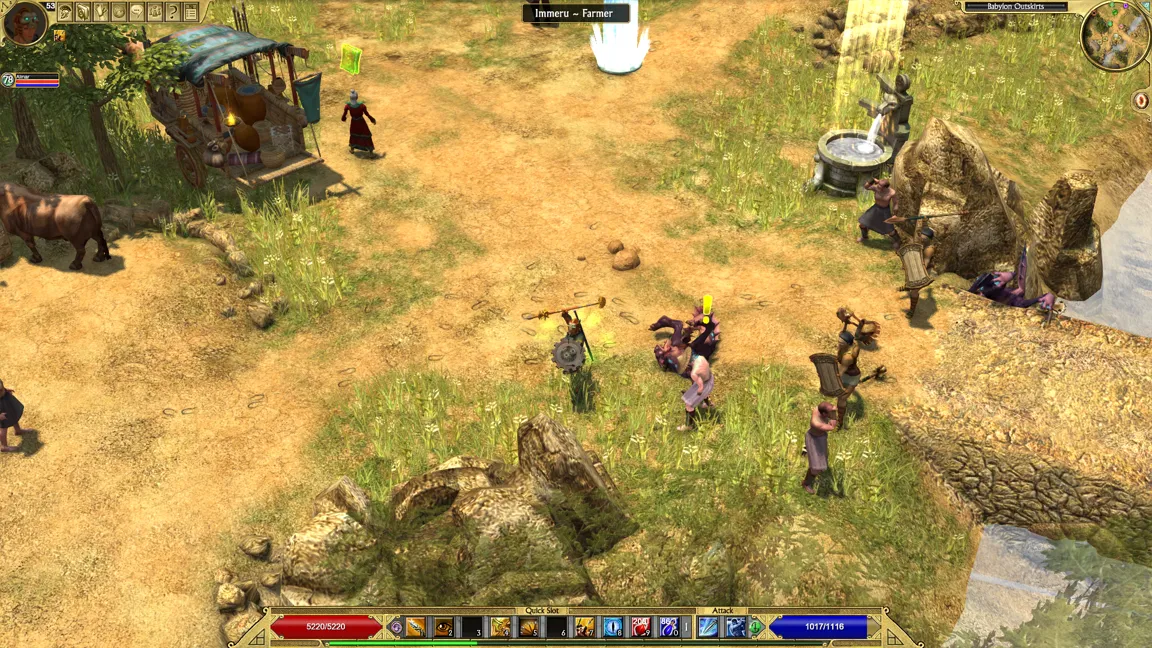1152x648 pixels.
Task: Open the world map globe icon
Action: [x=119, y=12]
